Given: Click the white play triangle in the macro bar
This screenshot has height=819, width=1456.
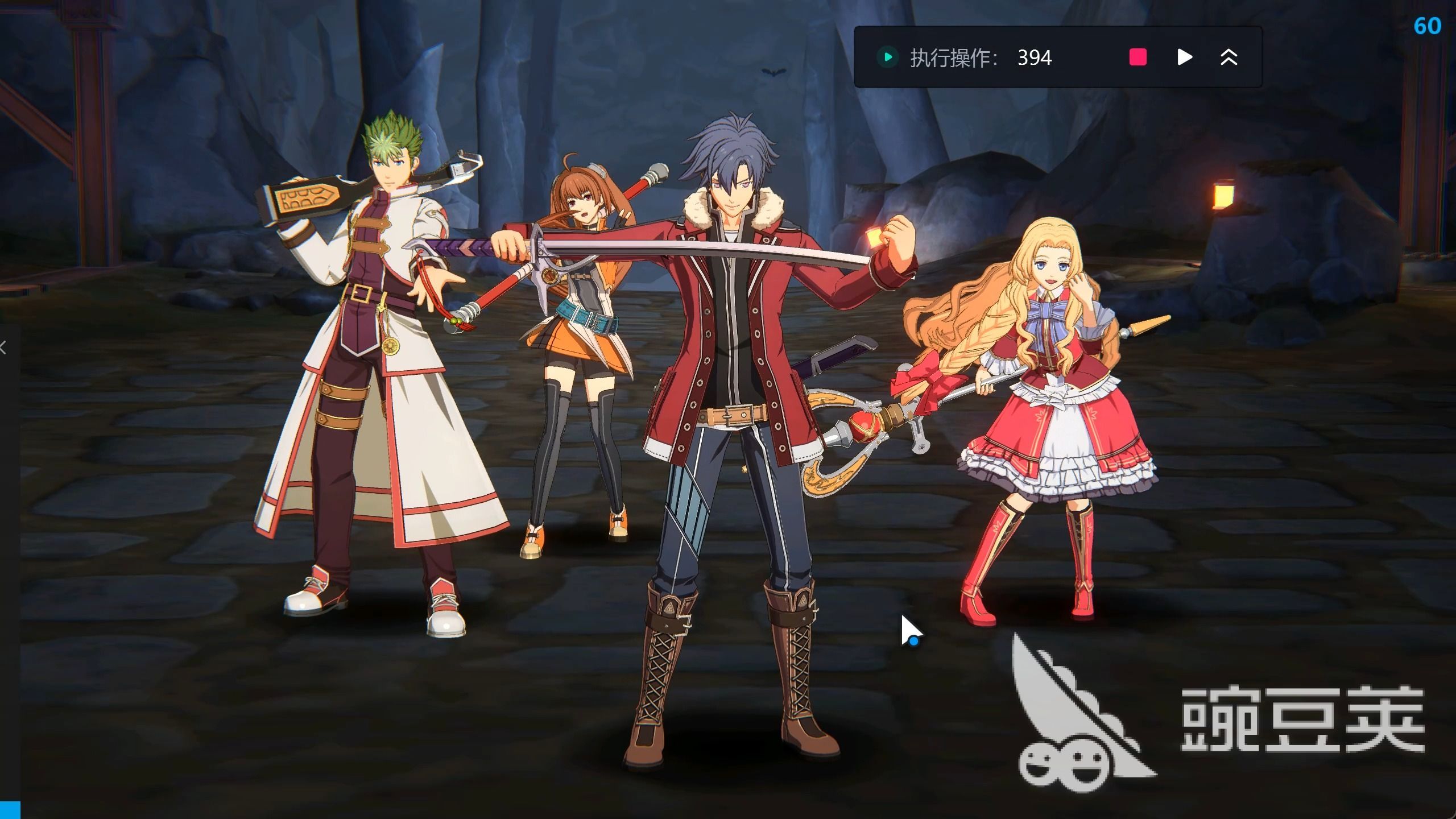Looking at the screenshot, I should [1184, 57].
